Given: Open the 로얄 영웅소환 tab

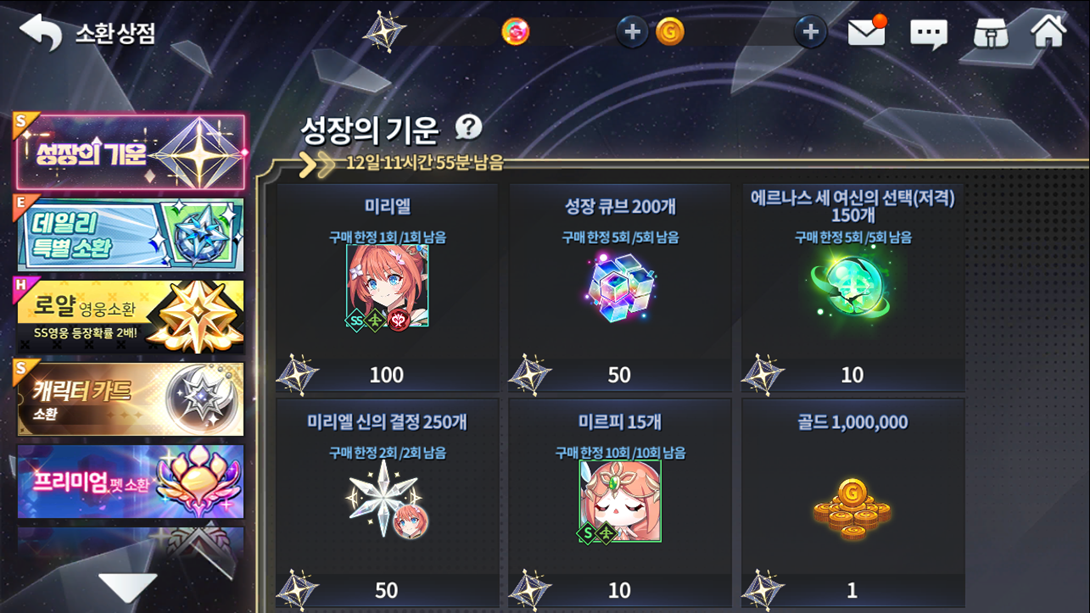Looking at the screenshot, I should (130, 317).
